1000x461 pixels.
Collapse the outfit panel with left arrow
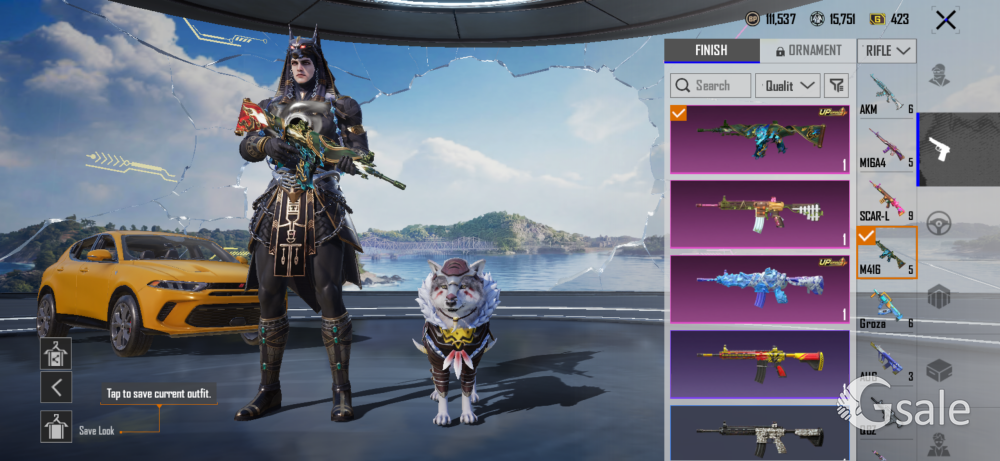click(x=56, y=388)
